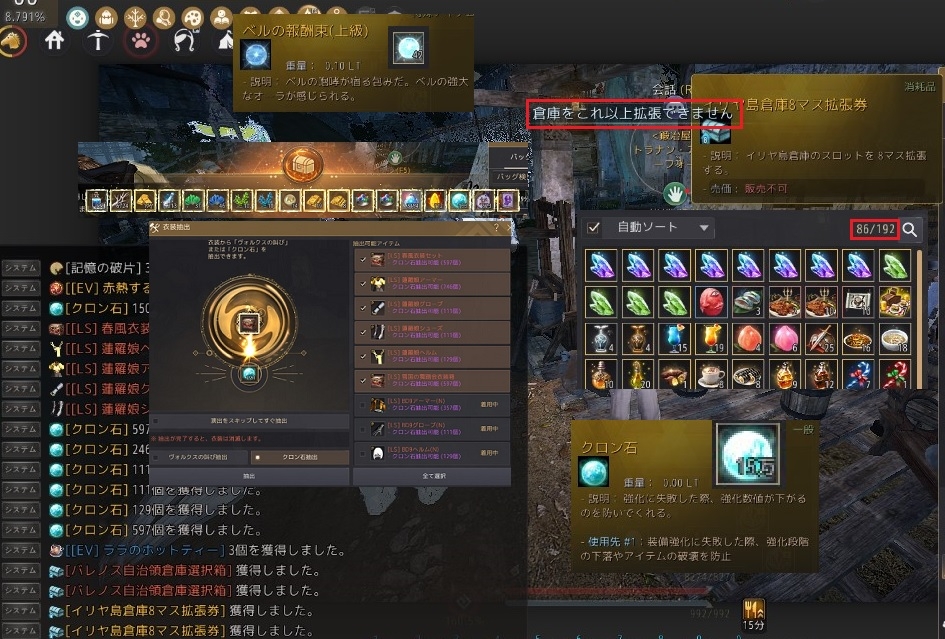Open the glowing treasure chest loot button
The width and height of the screenshot is (945, 639).
300,163
